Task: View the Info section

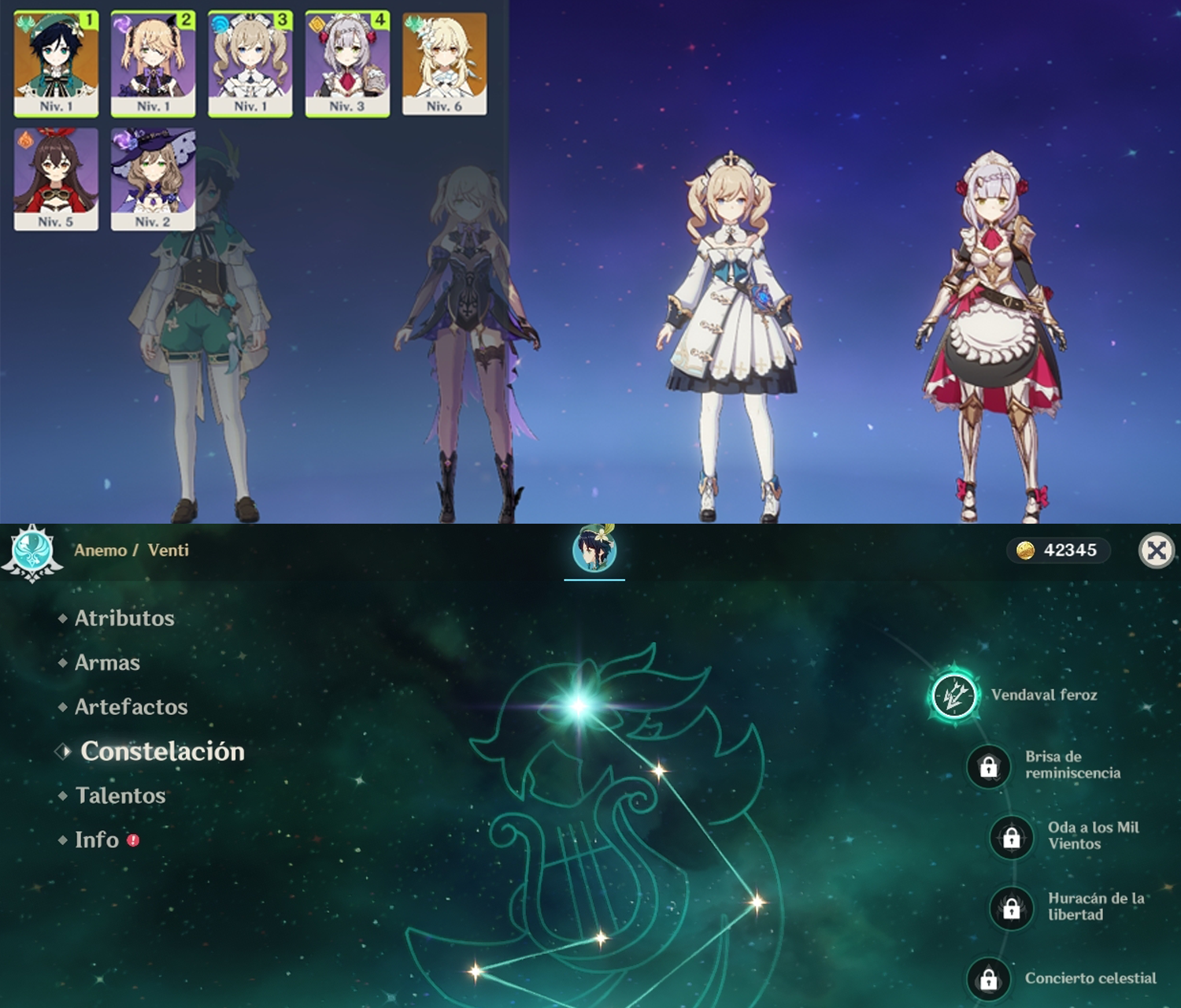Action: 97,840
